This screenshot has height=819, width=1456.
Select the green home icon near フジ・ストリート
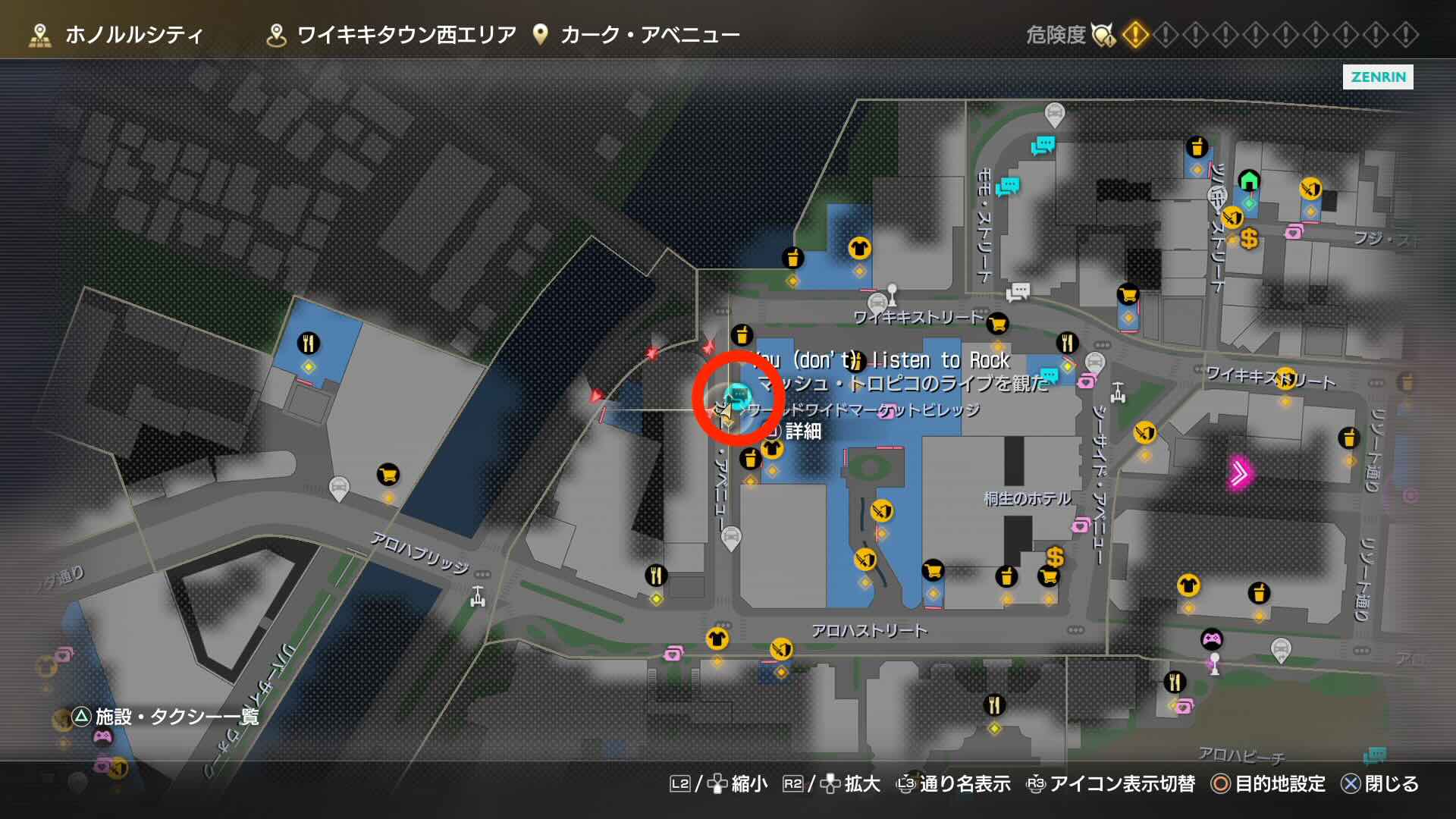pos(1250,181)
